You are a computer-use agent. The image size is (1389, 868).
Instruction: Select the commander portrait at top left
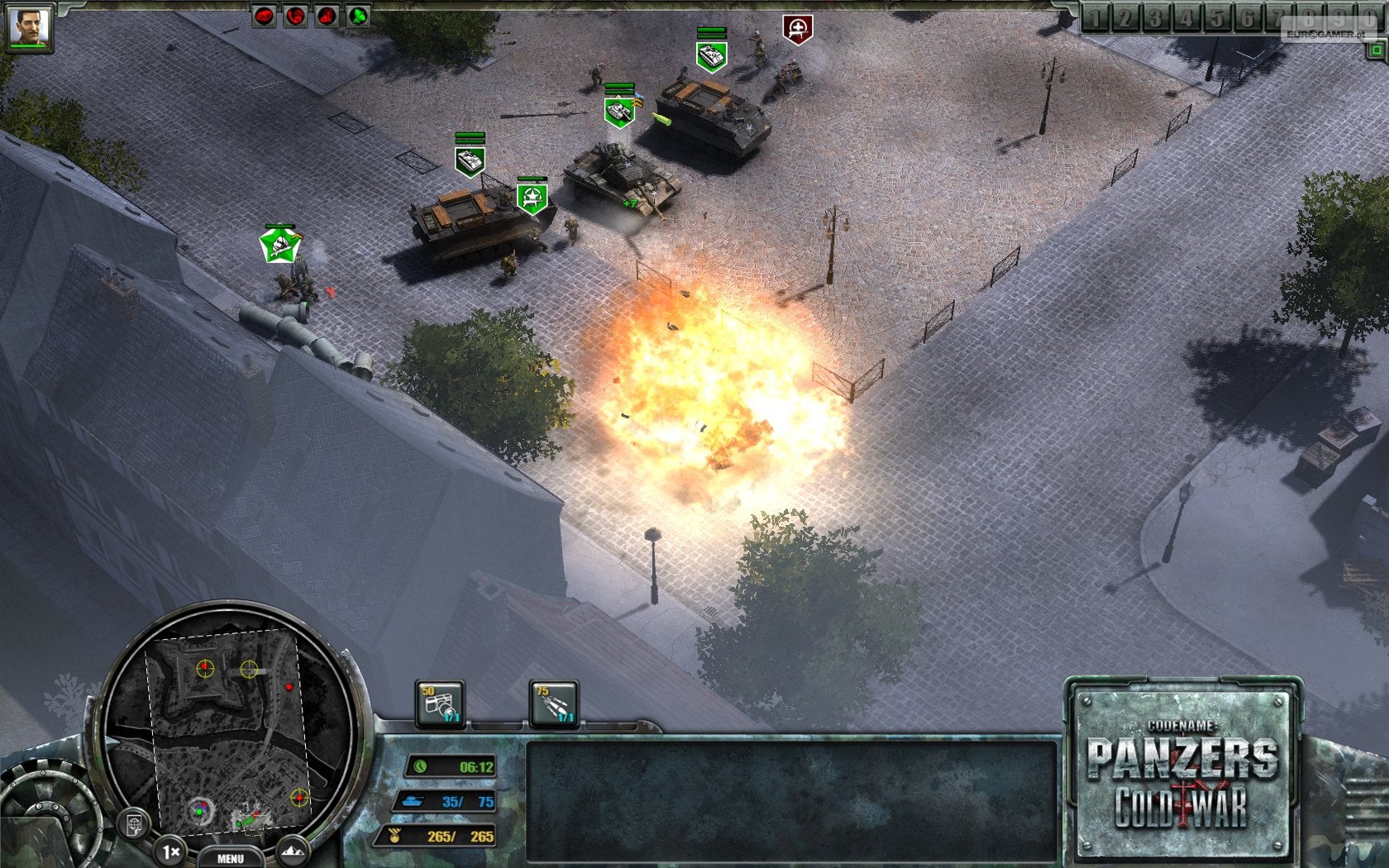coord(31,23)
